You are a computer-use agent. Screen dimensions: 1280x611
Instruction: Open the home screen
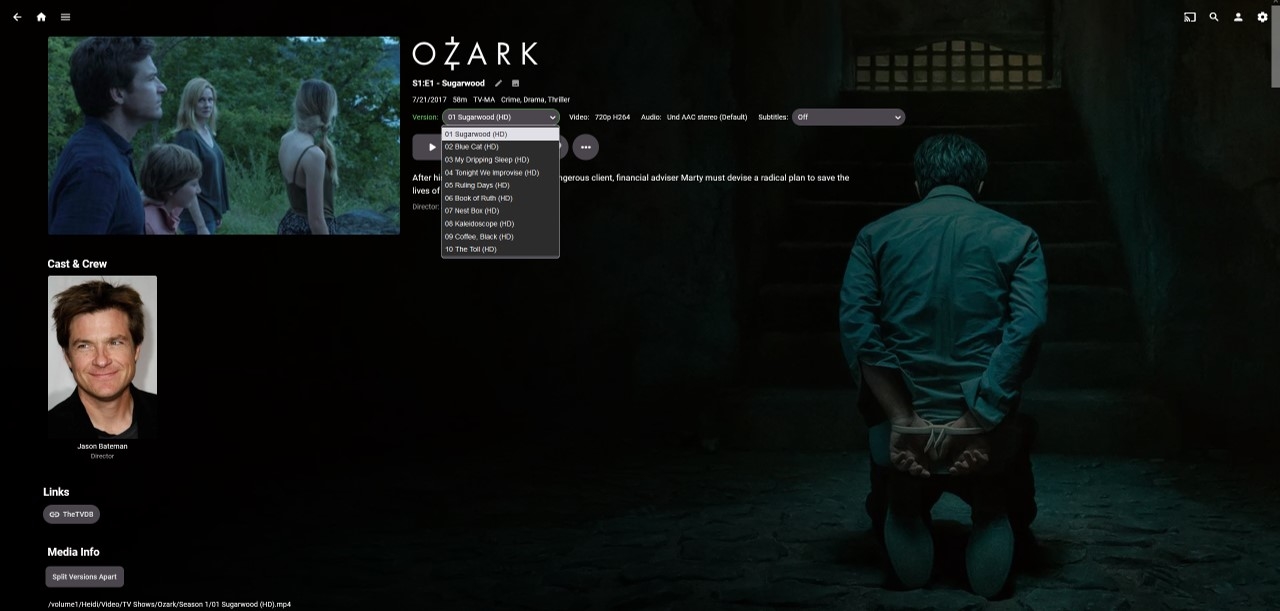point(41,17)
